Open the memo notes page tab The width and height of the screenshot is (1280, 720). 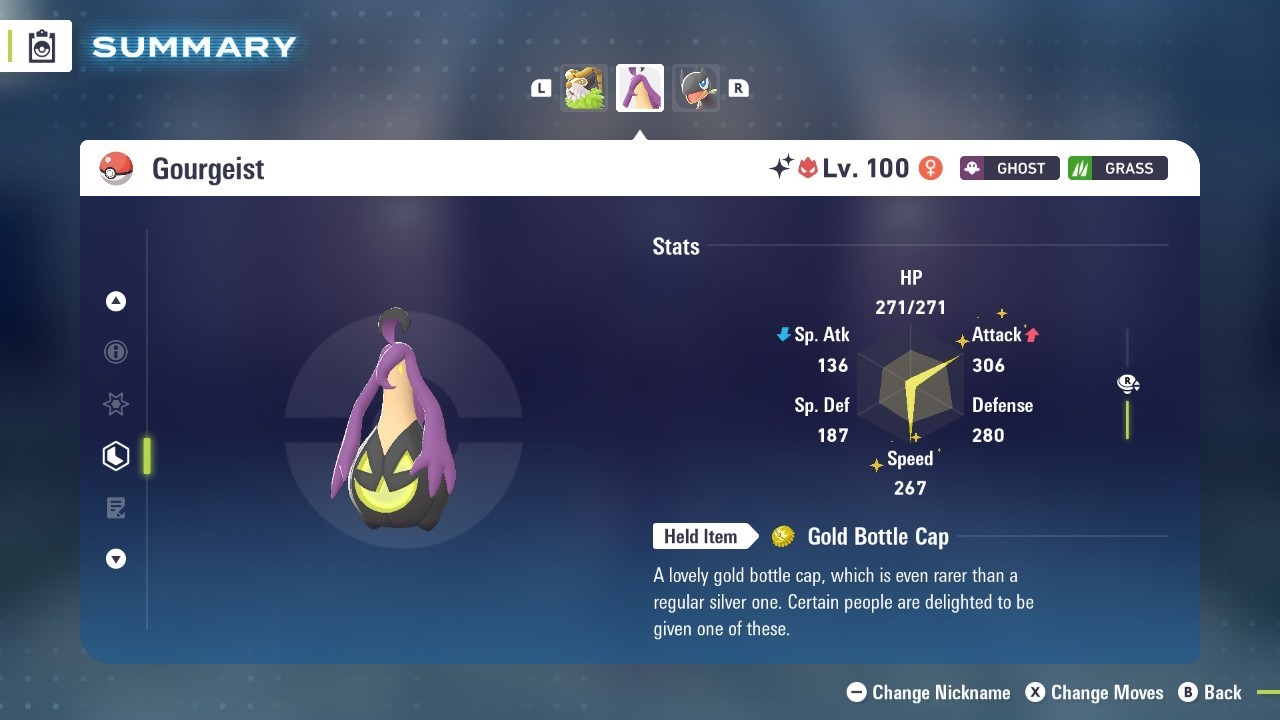coord(116,508)
